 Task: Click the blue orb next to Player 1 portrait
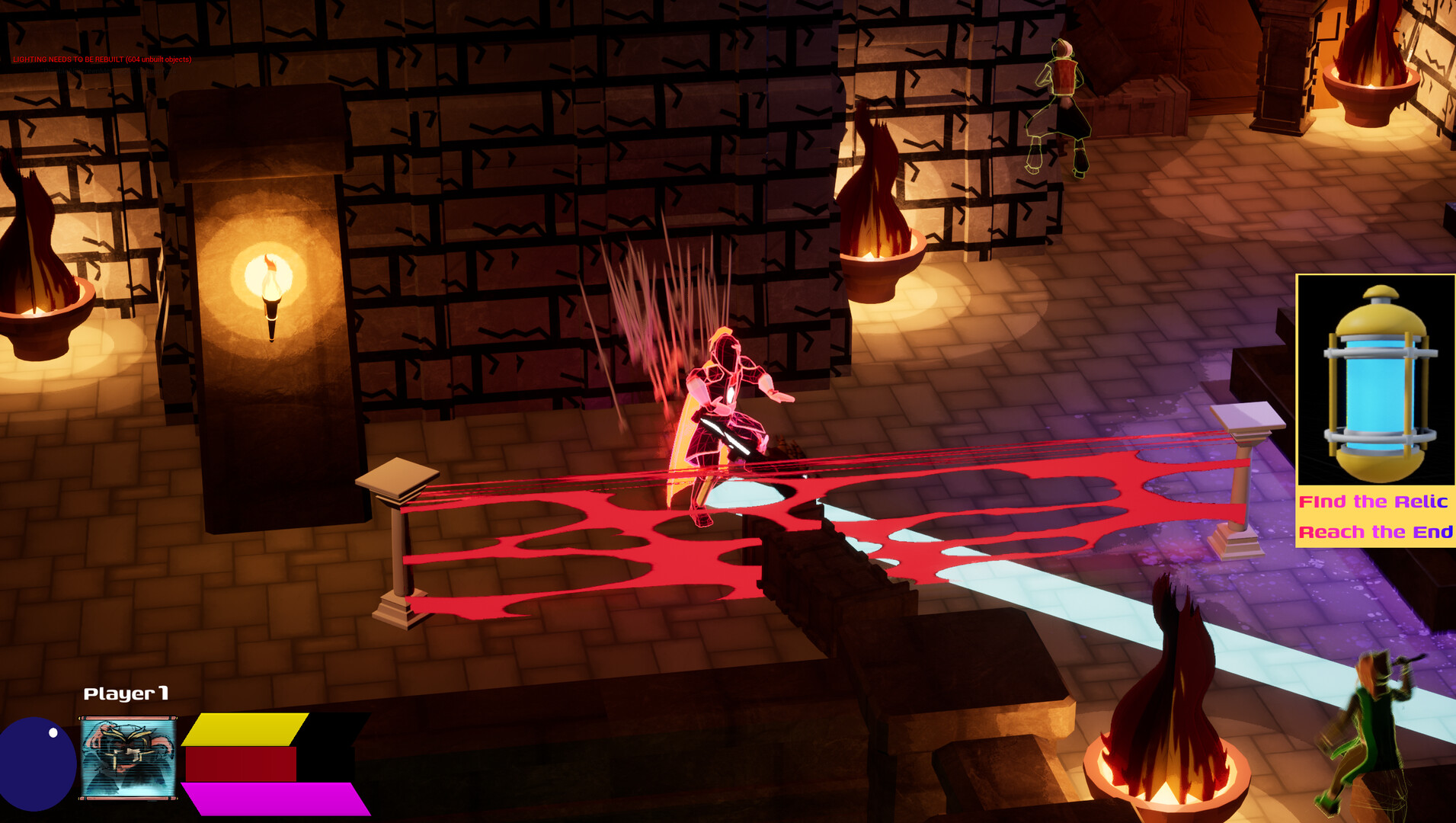coord(34,762)
